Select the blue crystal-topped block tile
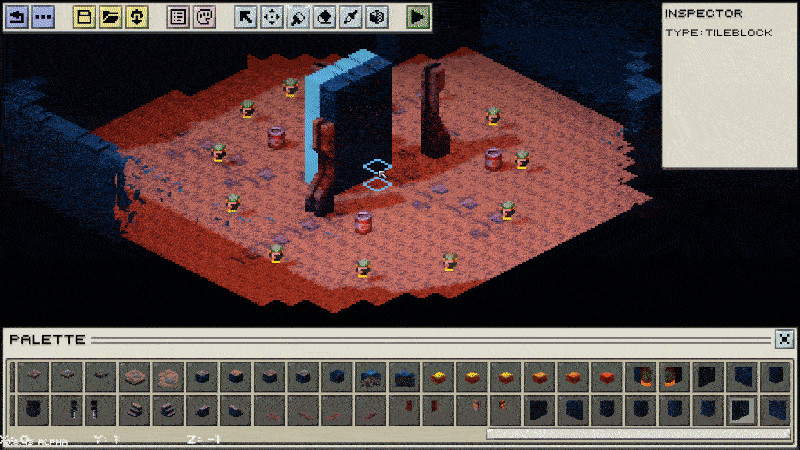 [x=370, y=376]
